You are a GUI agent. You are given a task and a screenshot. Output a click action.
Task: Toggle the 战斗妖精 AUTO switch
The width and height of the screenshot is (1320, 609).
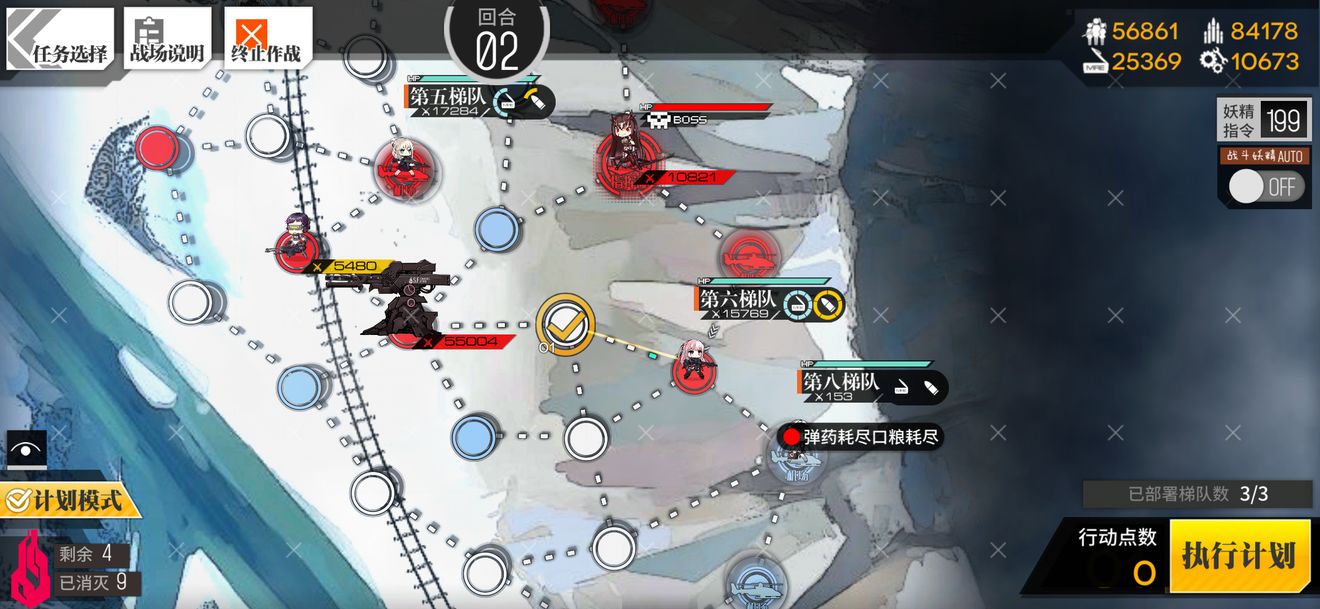point(1265,187)
